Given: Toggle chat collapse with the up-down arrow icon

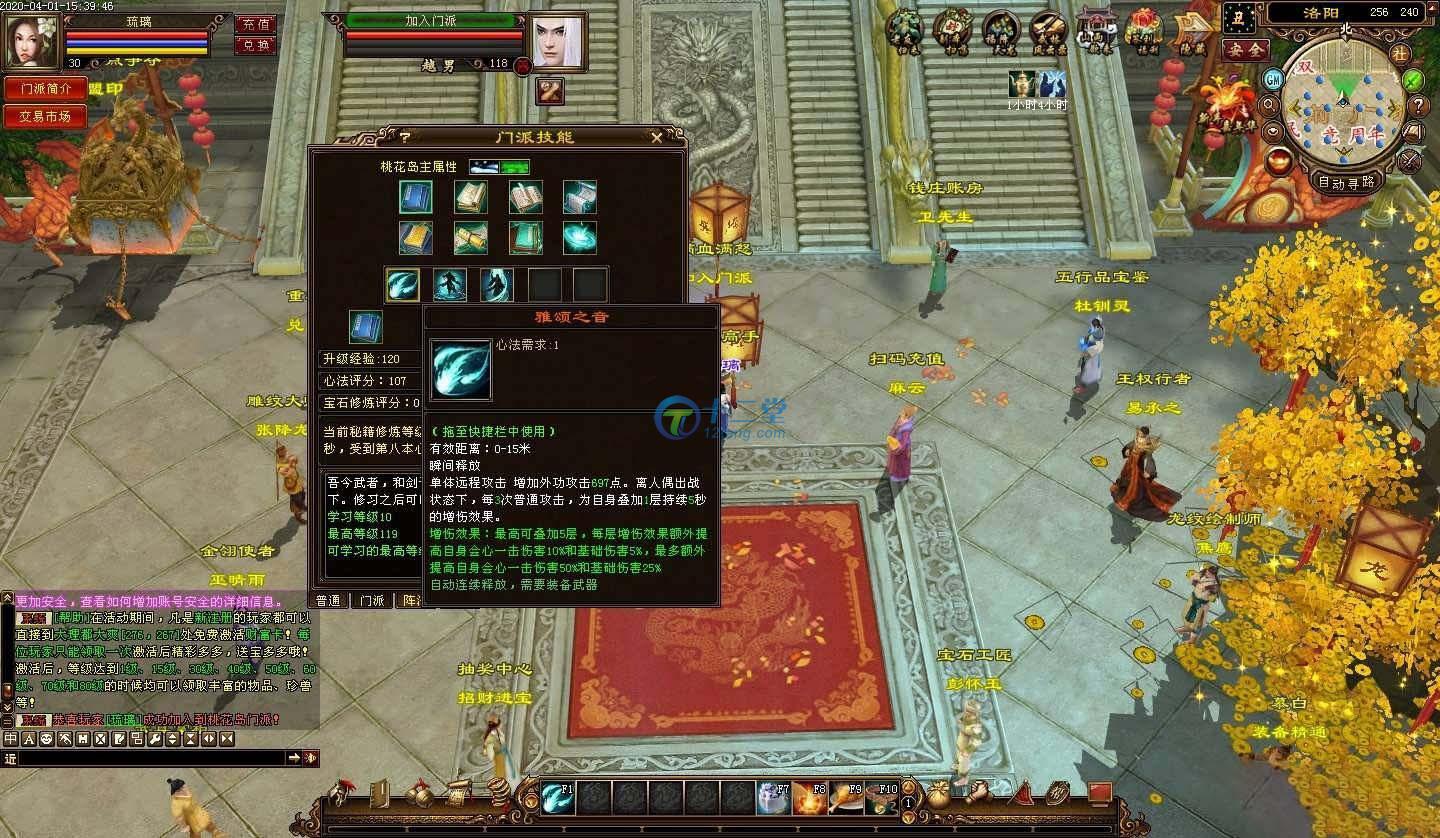Looking at the screenshot, I should pyautogui.click(x=172, y=740).
